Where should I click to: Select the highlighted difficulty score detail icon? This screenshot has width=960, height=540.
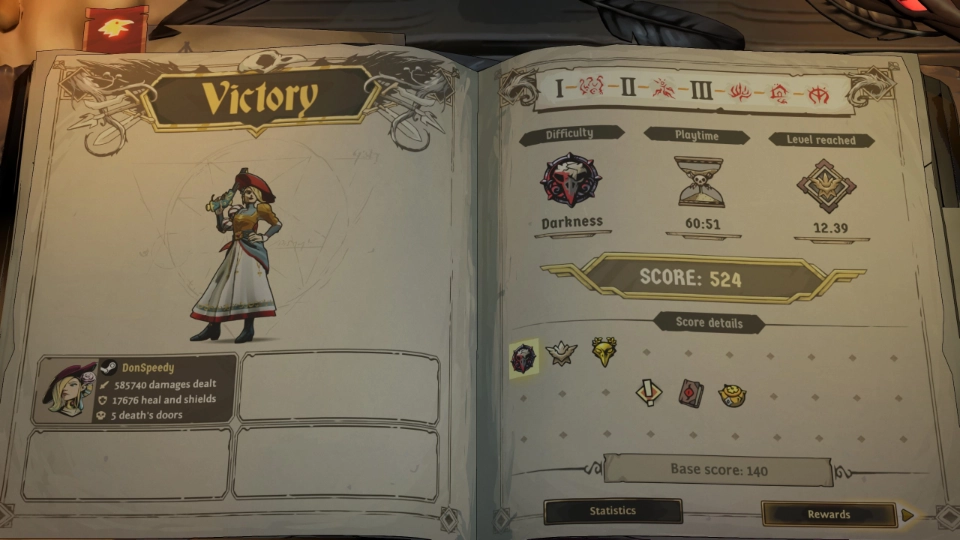point(524,357)
